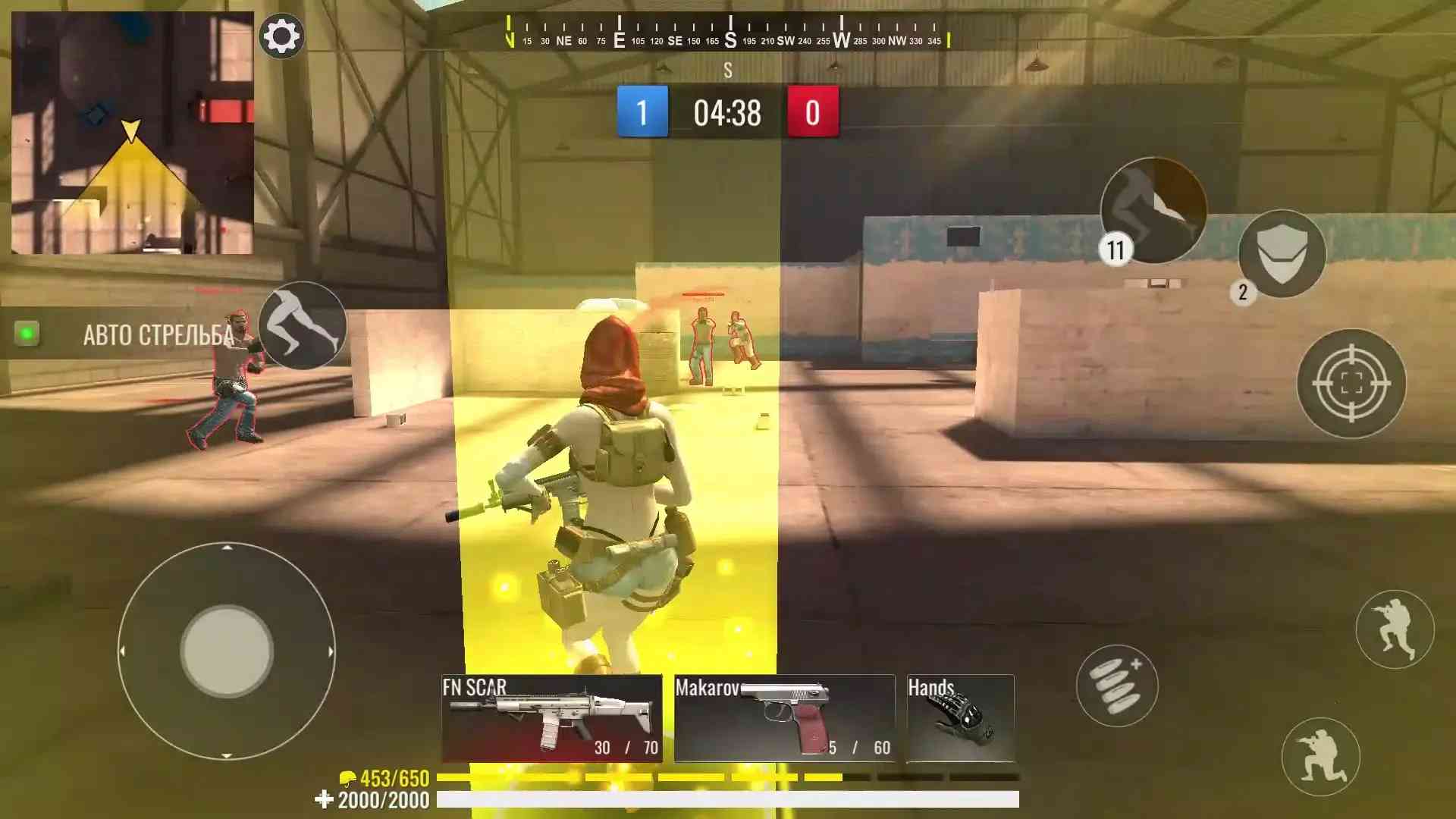Image resolution: width=1456 pixels, height=819 pixels.
Task: Tap the leg icon beside the auto-fire label
Action: (x=303, y=326)
